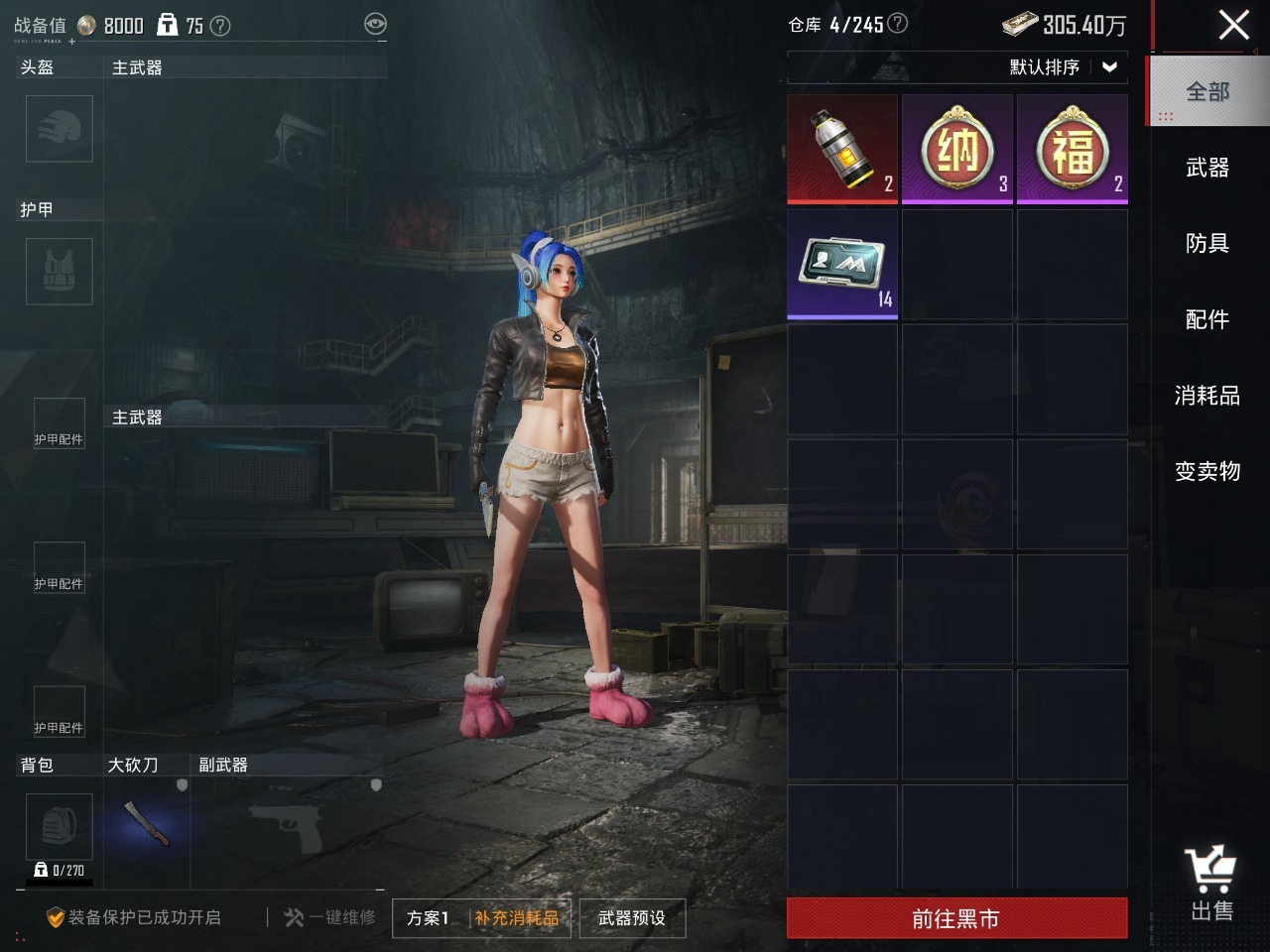Show the 防具 armor tab
Viewport: 1270px width, 952px height.
(x=1207, y=243)
